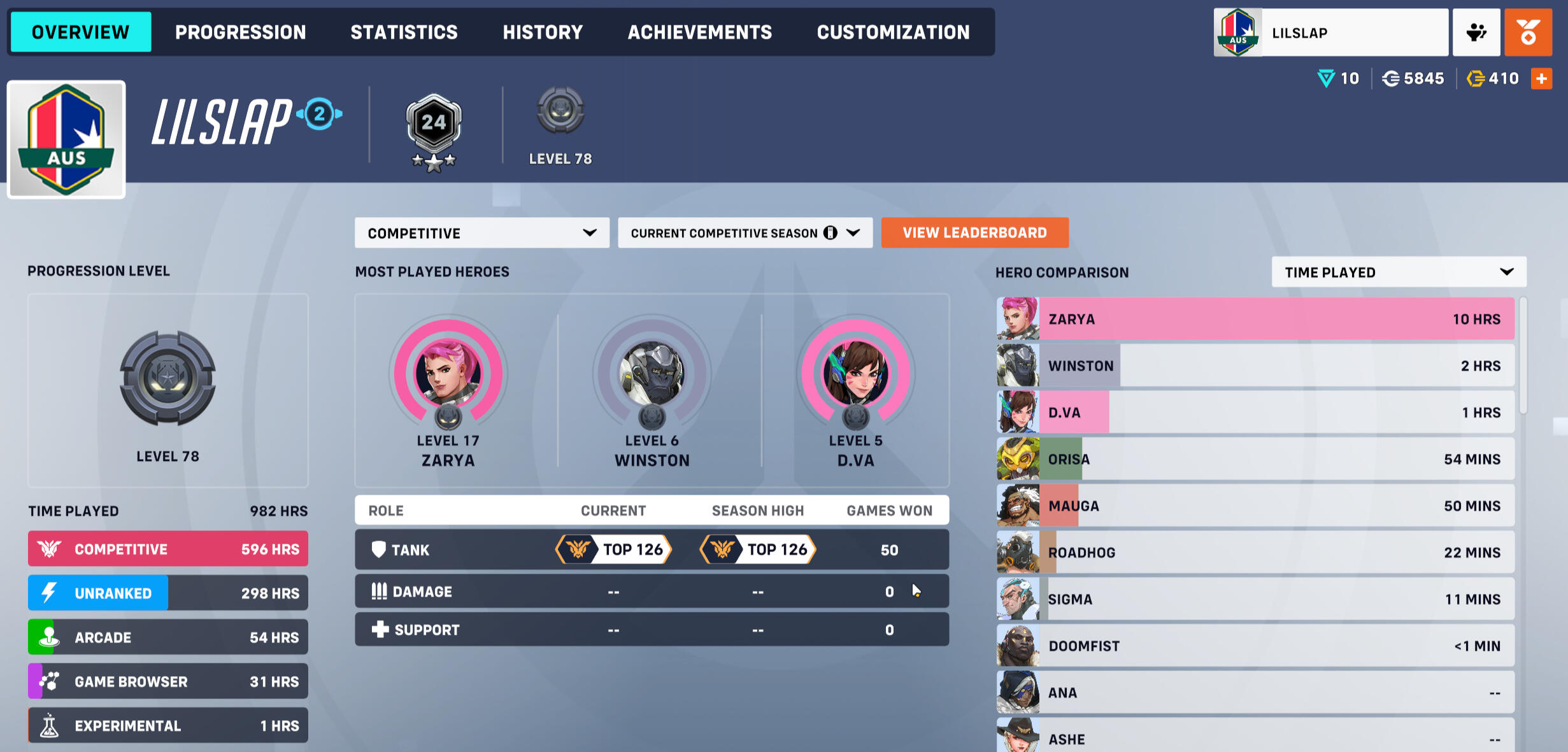The width and height of the screenshot is (1568, 752).
Task: Click the Roadhog hero comparison row
Action: [1255, 553]
